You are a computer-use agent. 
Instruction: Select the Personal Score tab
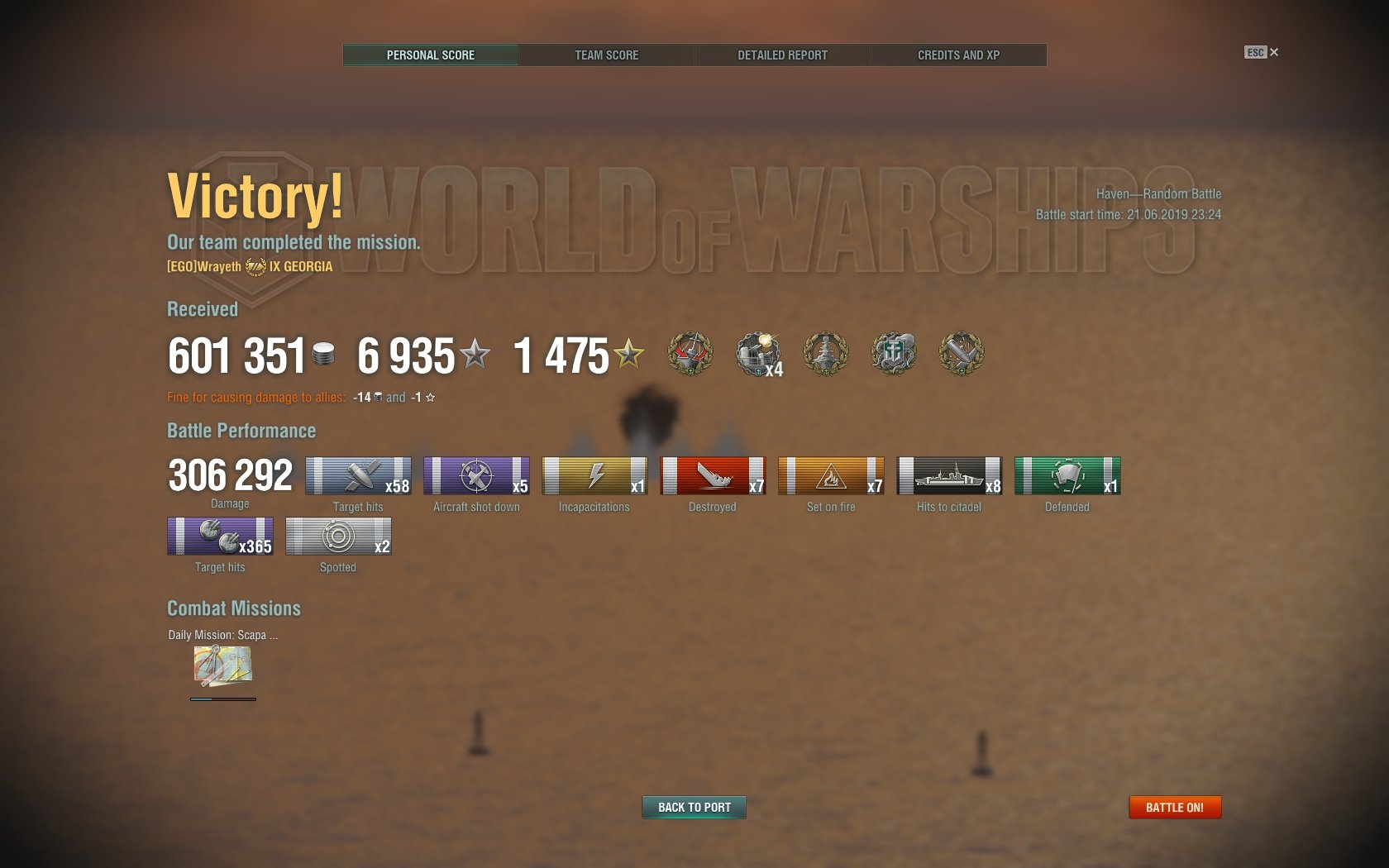431,55
